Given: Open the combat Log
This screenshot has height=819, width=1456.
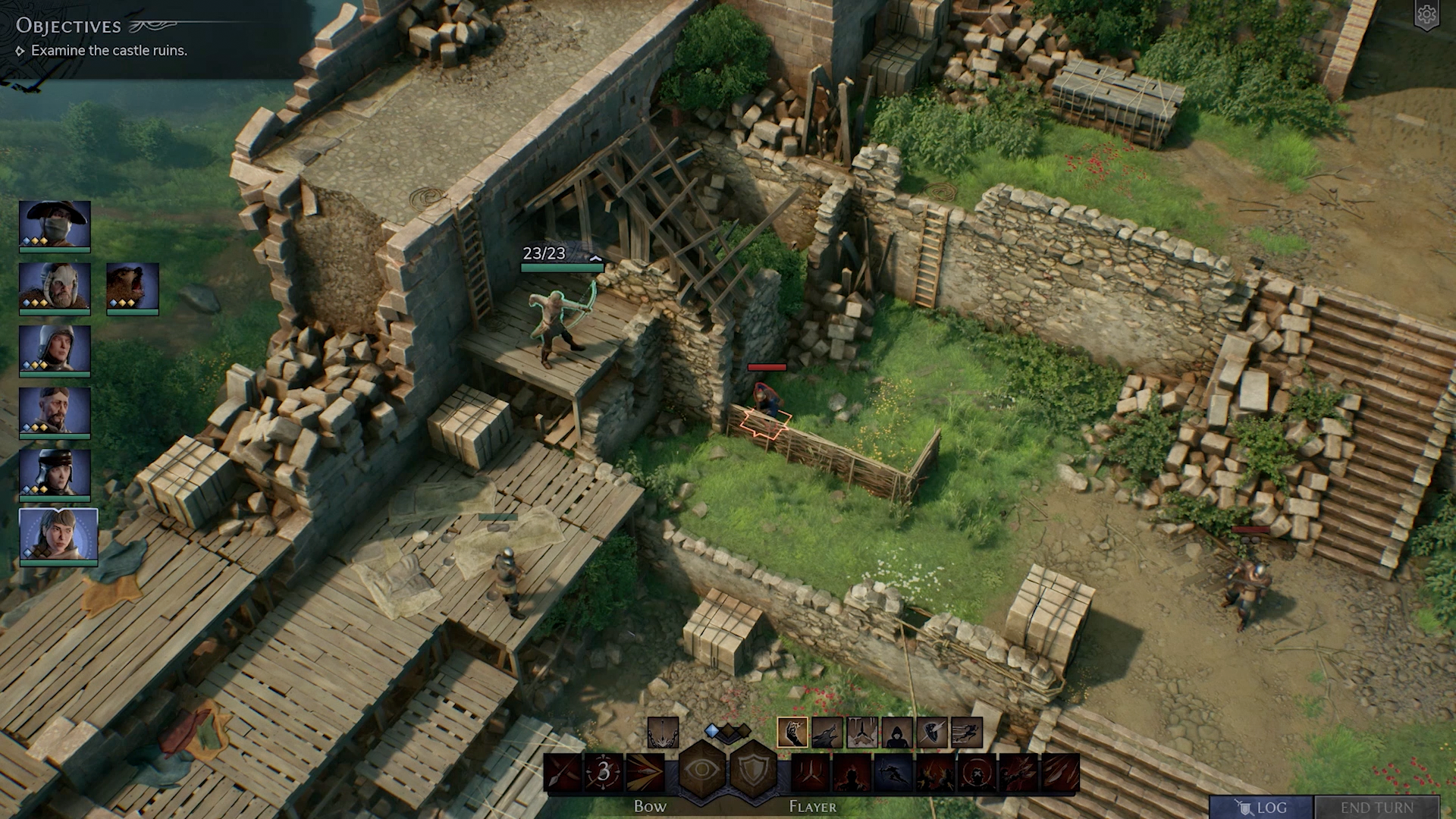Looking at the screenshot, I should [x=1261, y=807].
